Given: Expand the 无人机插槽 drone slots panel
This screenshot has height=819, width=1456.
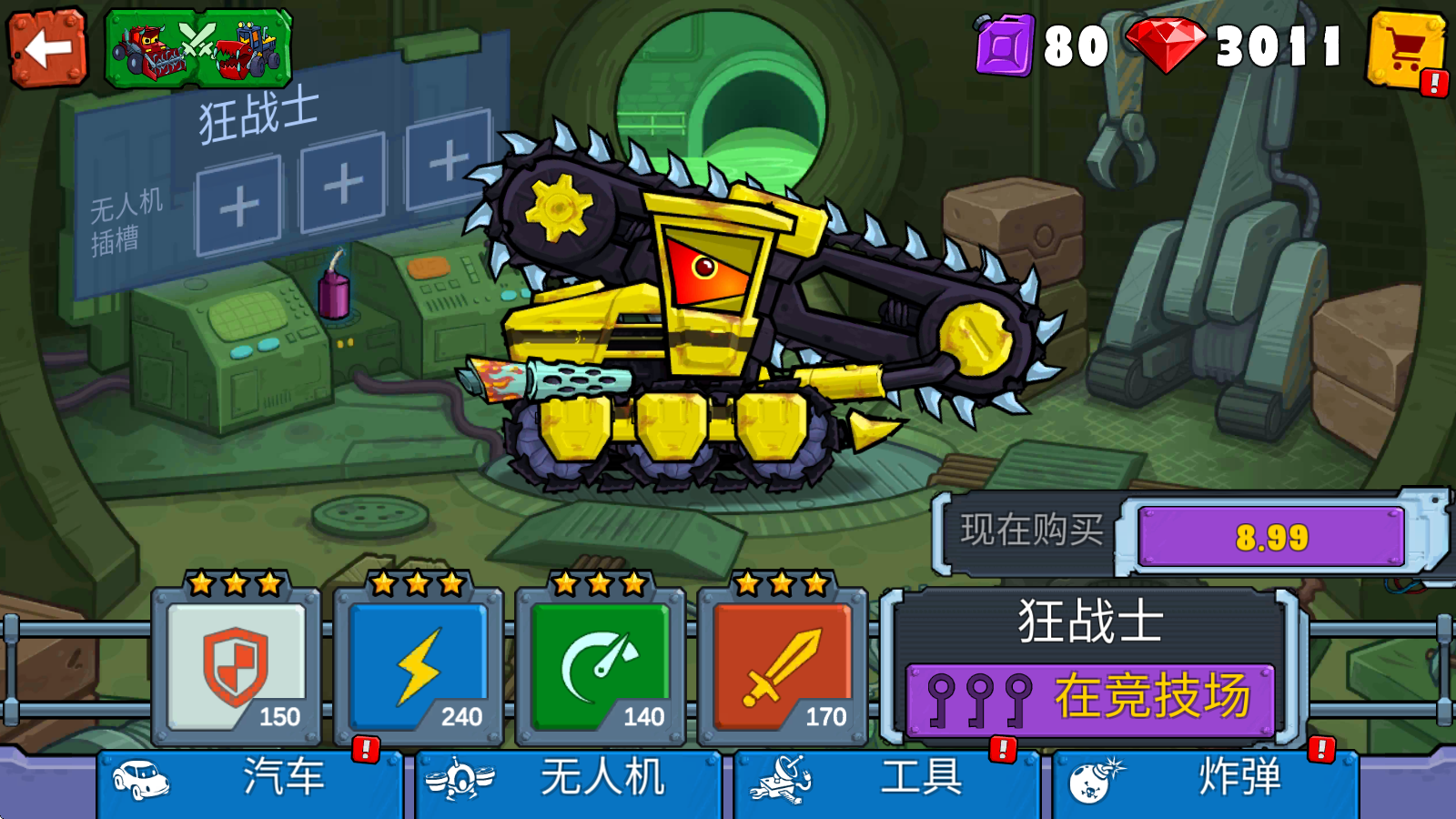Looking at the screenshot, I should (123, 221).
